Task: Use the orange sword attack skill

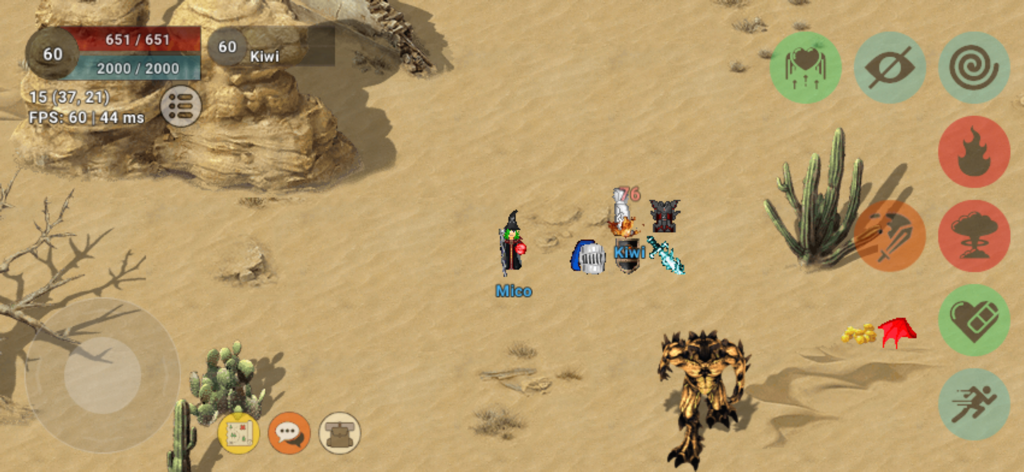Action: tap(889, 236)
